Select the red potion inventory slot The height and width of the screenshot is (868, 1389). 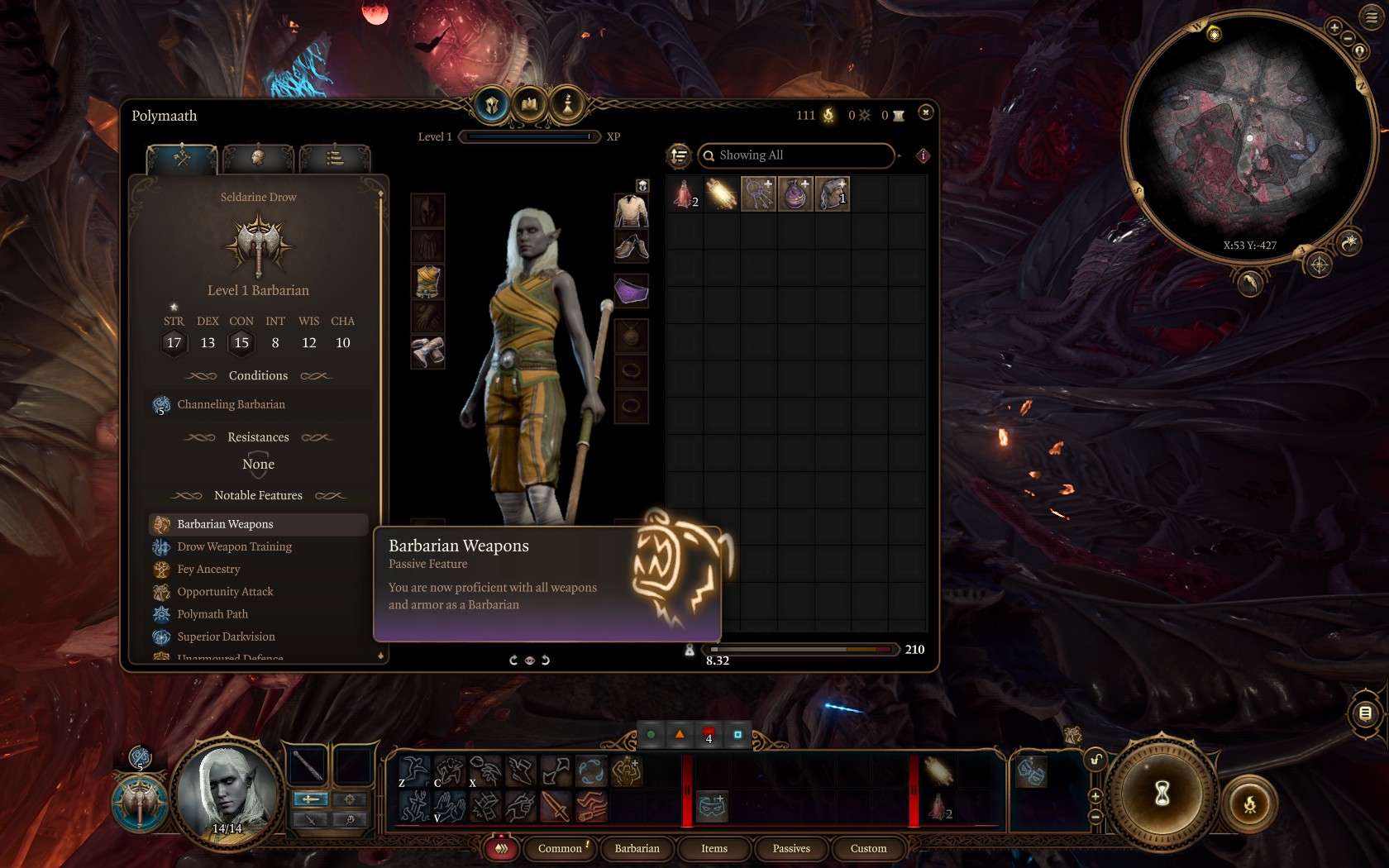click(685, 194)
